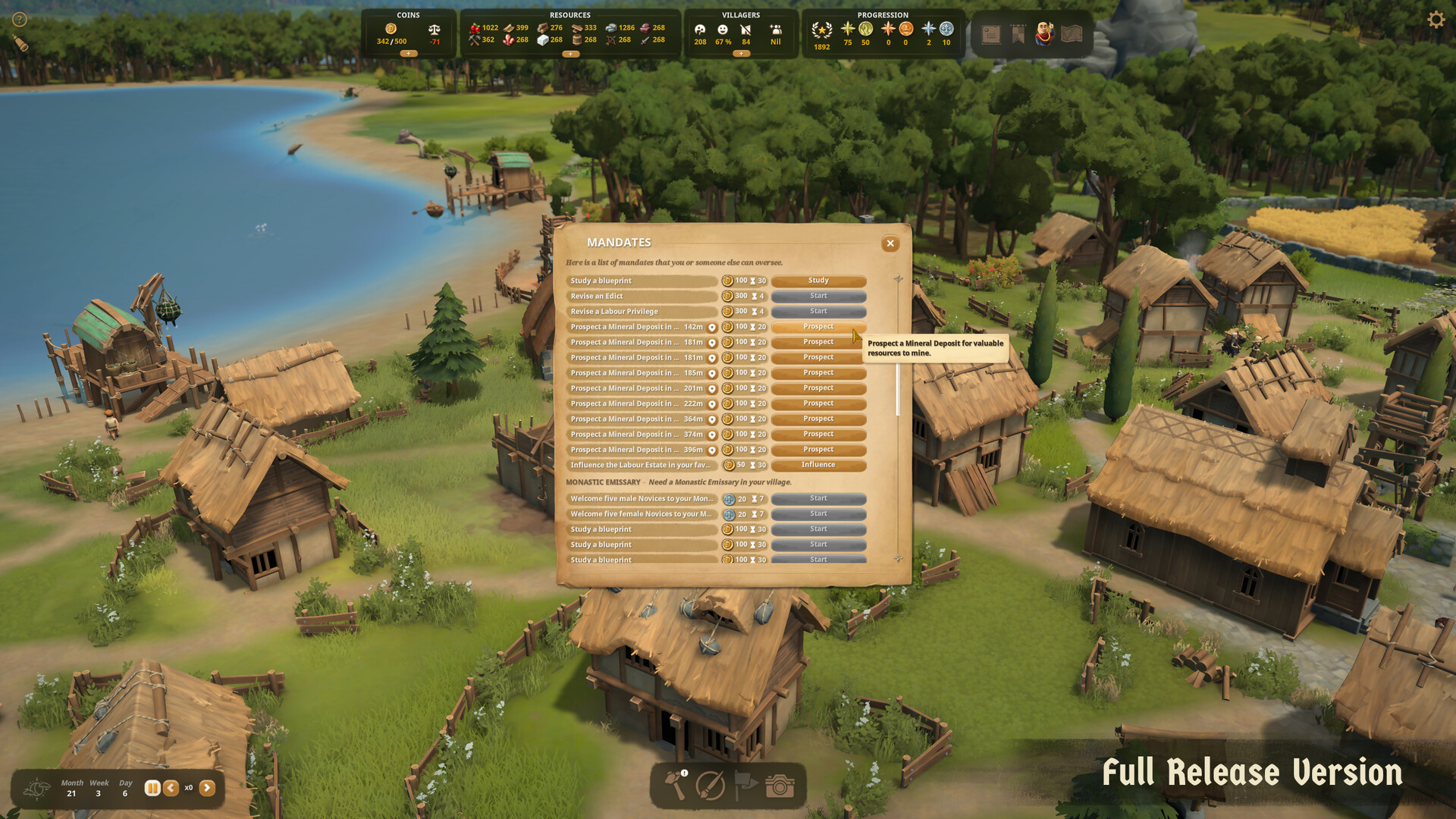This screenshot has height=819, width=1456.
Task: Open the flag objectives tool
Action: click(744, 786)
